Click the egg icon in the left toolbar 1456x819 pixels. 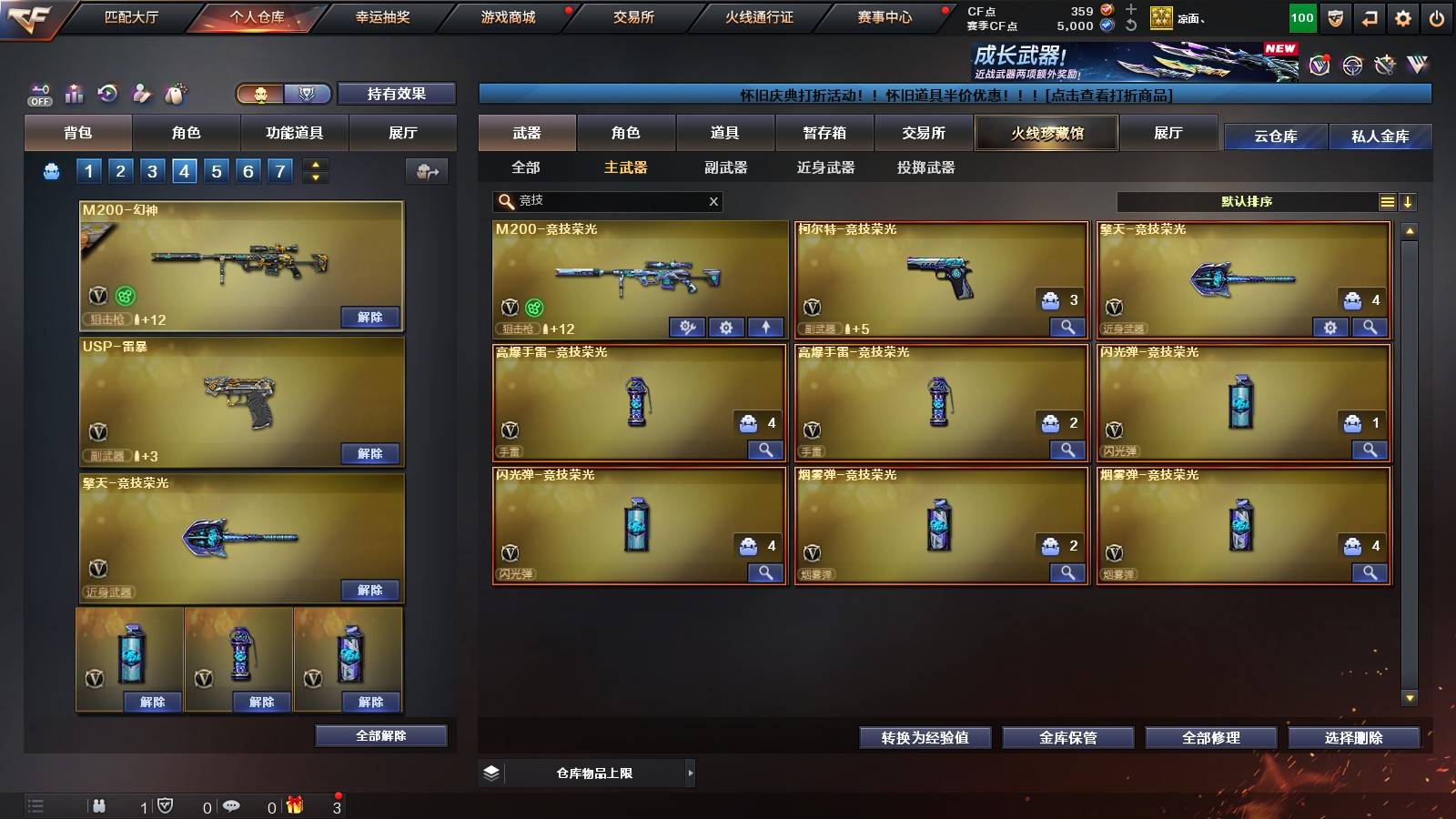click(176, 94)
